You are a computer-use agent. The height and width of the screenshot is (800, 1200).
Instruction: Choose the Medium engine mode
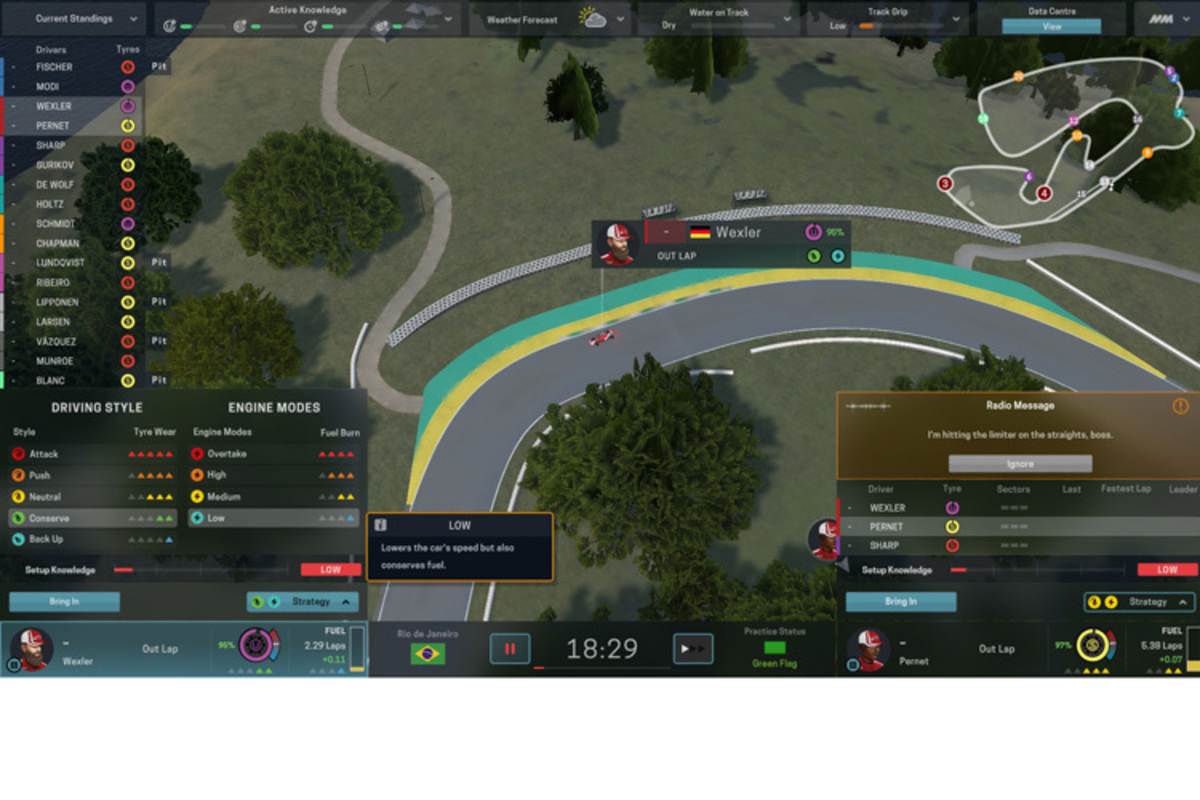click(223, 497)
